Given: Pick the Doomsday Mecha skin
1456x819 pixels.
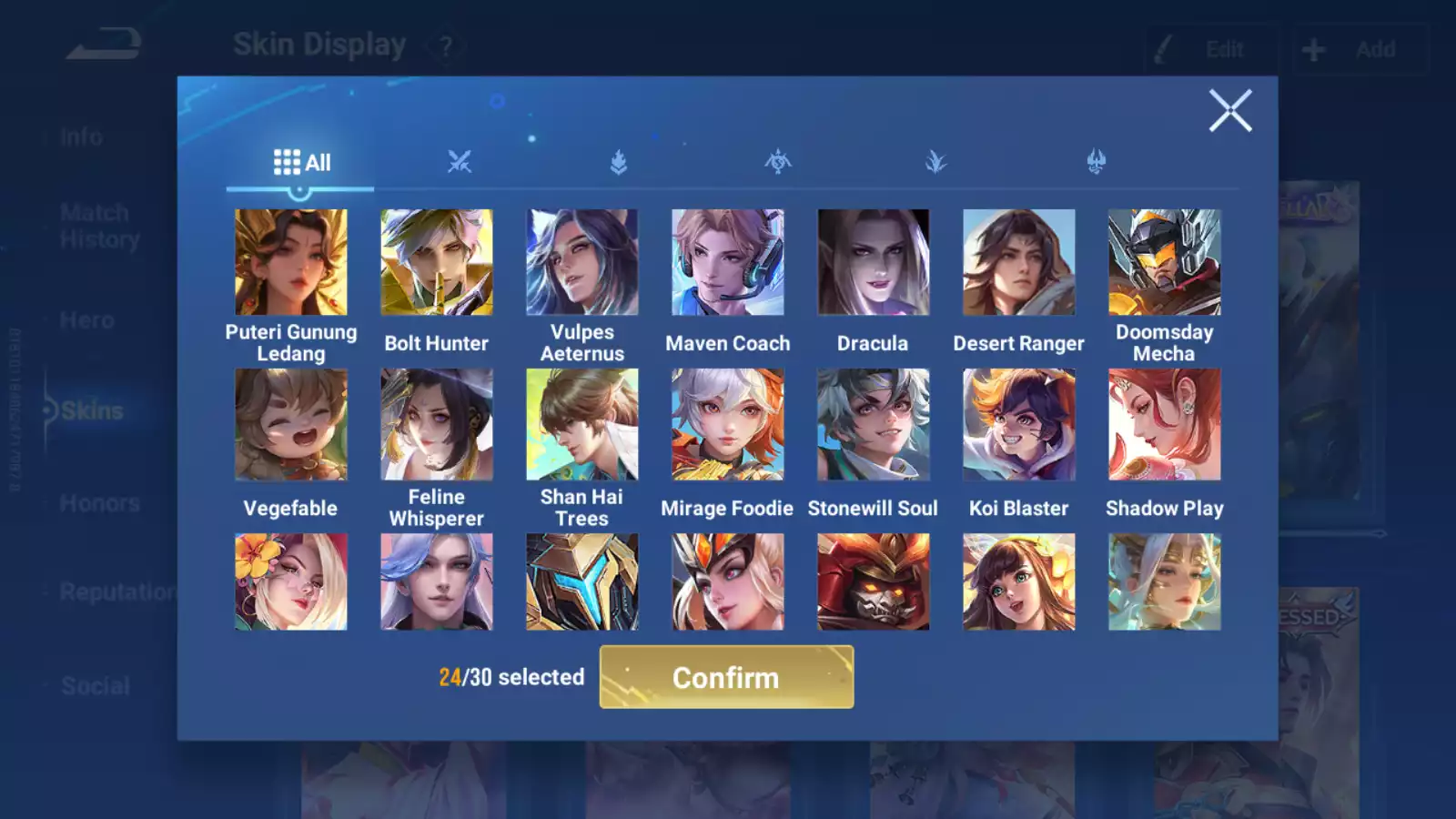Looking at the screenshot, I should pyautogui.click(x=1165, y=262).
